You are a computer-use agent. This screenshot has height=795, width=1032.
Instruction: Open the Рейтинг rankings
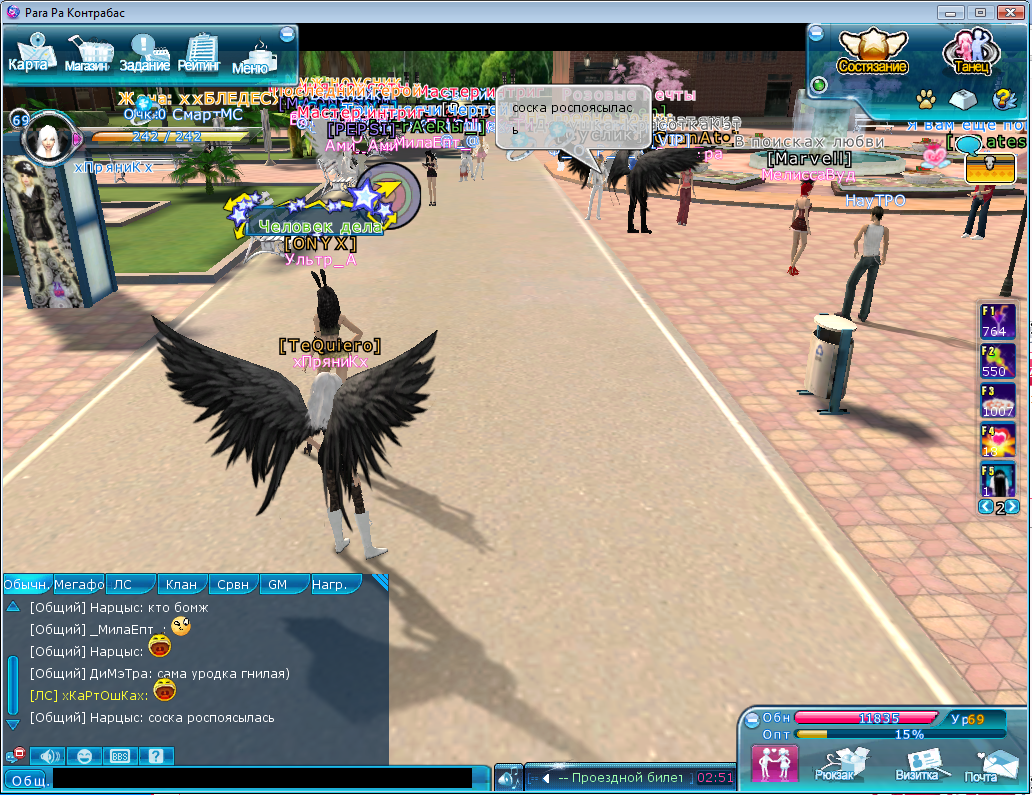pyautogui.click(x=200, y=54)
